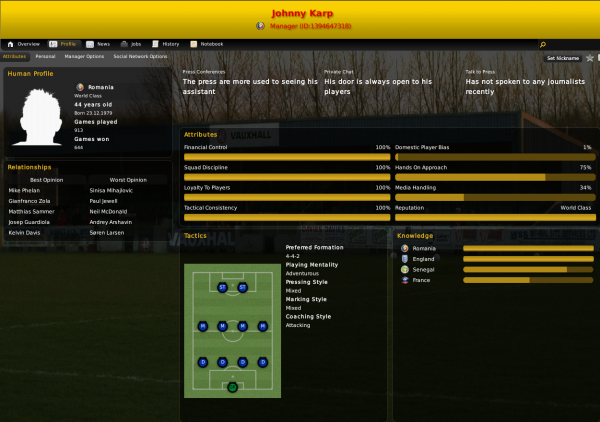Open the Social Network Options tab

(141, 57)
